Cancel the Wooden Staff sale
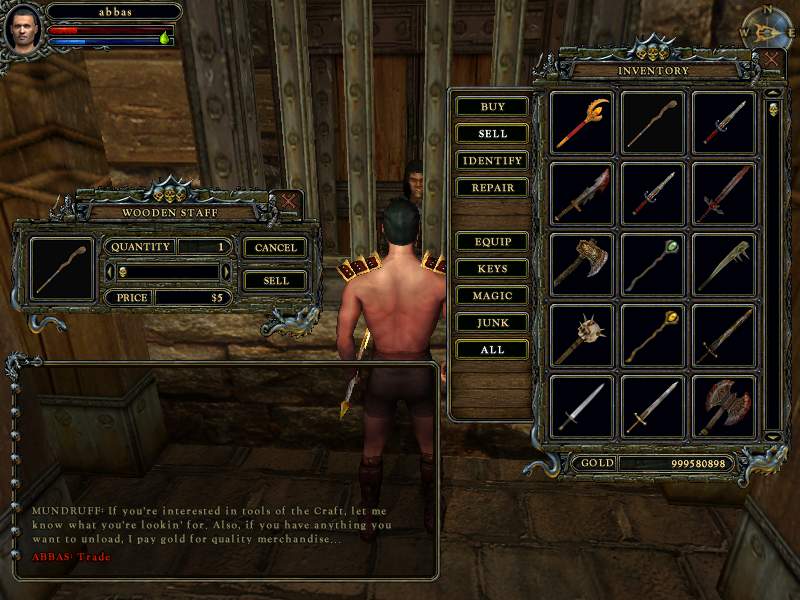Screen dimensions: 800x600 (276, 247)
